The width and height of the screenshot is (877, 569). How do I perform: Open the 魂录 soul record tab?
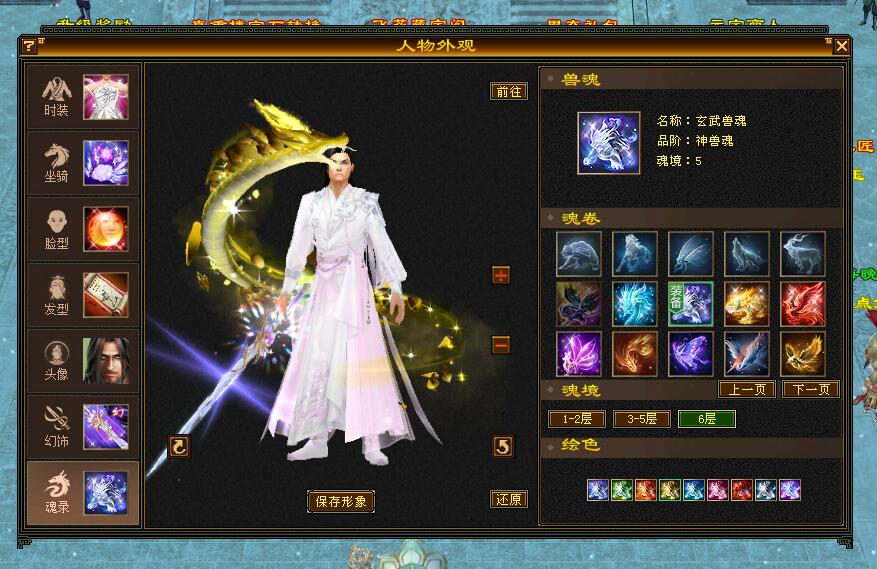83,492
